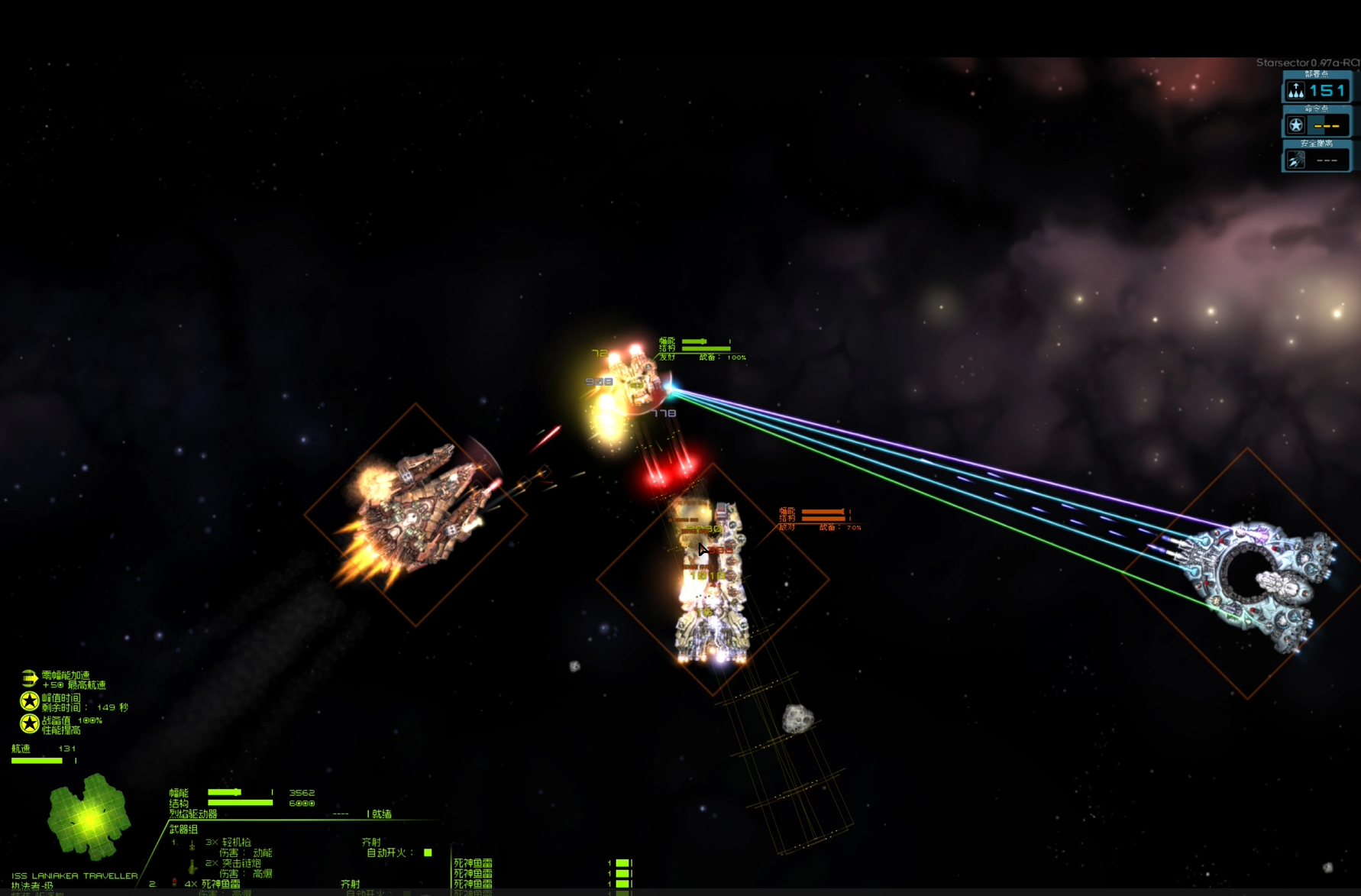Toggle autofire (自动开火) square for weapon group 1
Image resolution: width=1361 pixels, height=896 pixels.
pos(428,852)
